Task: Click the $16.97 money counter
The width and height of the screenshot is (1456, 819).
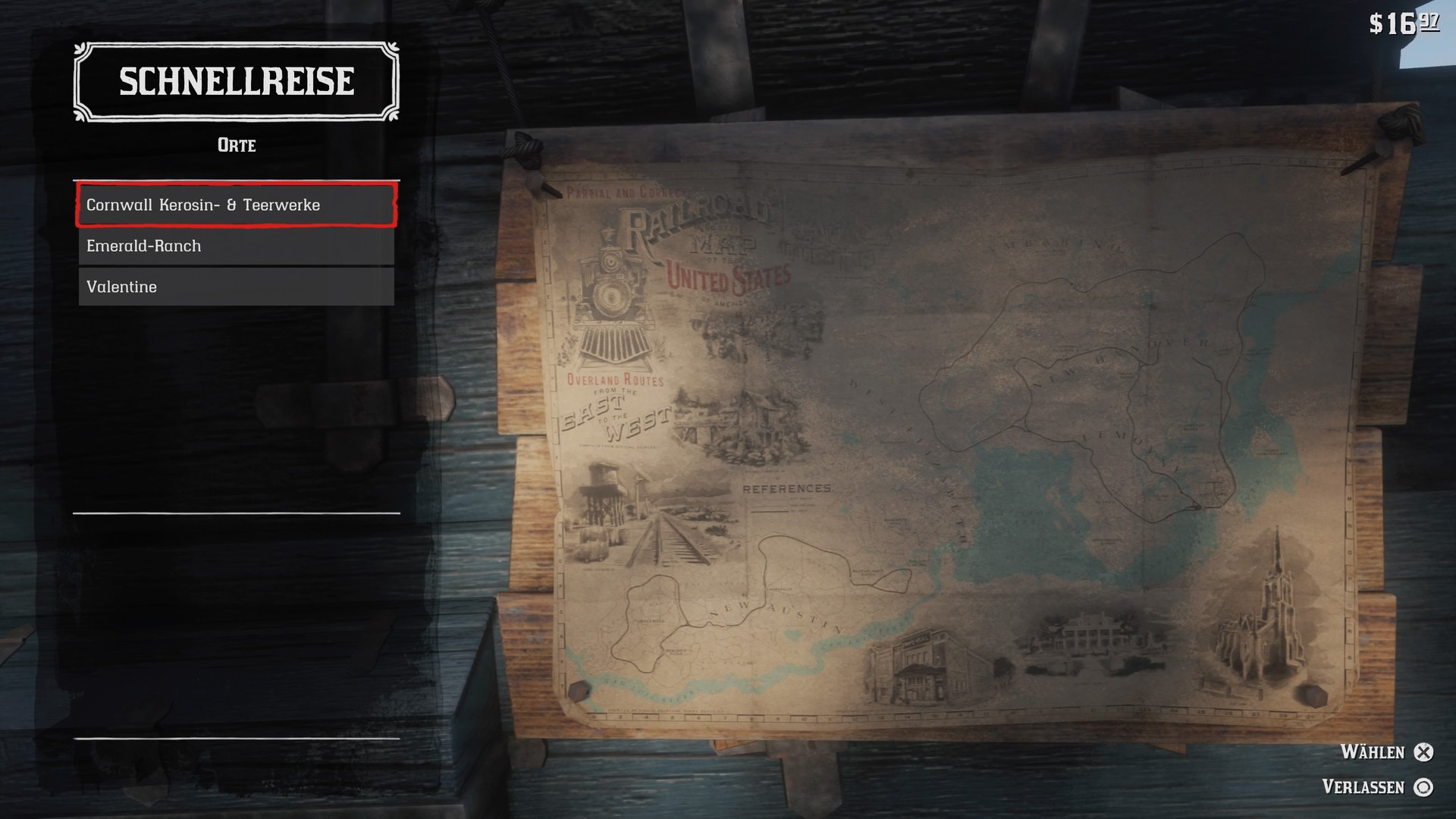Action: (x=1407, y=23)
